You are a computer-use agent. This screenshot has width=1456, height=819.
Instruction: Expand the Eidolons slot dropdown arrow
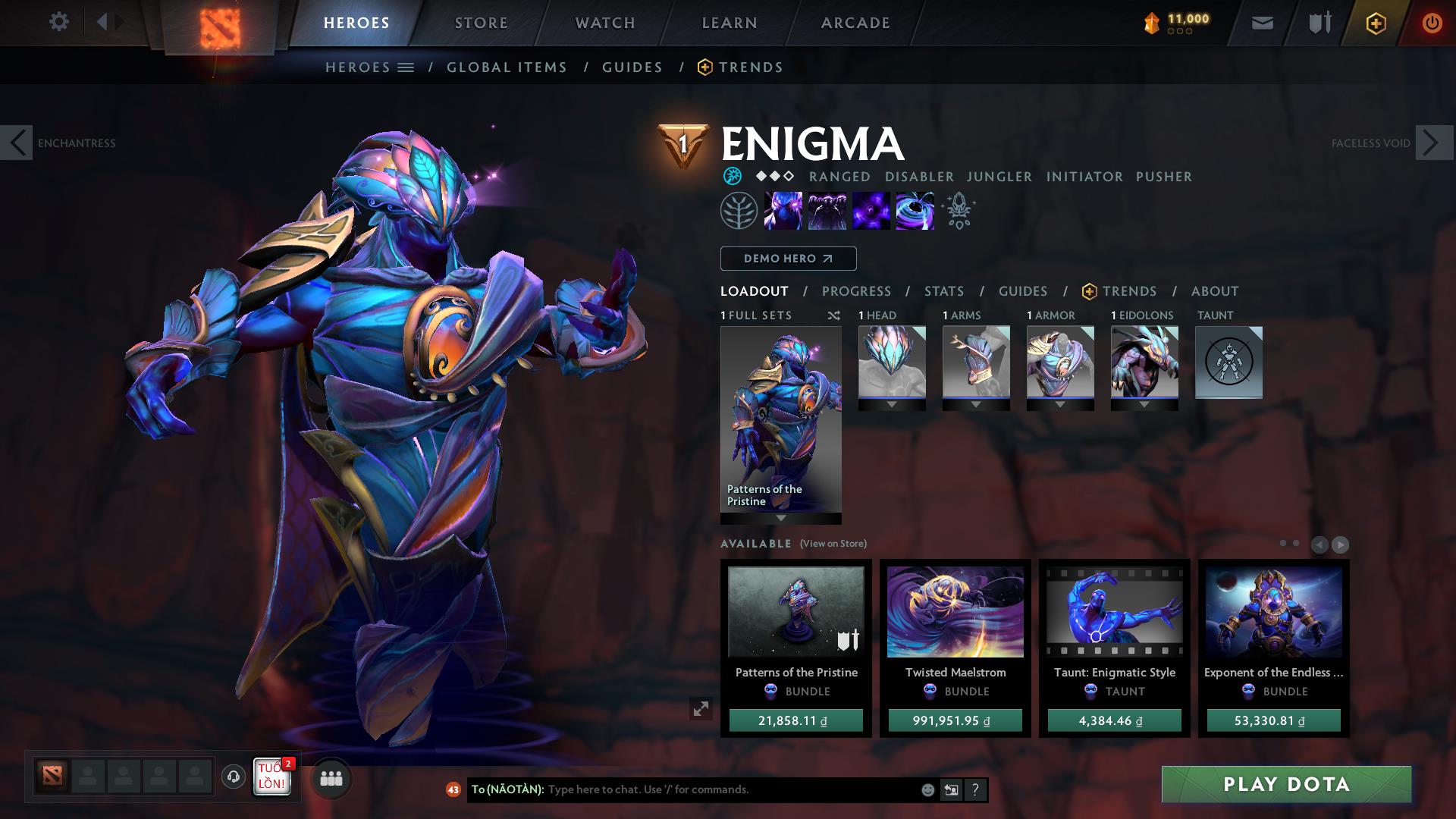[1143, 406]
